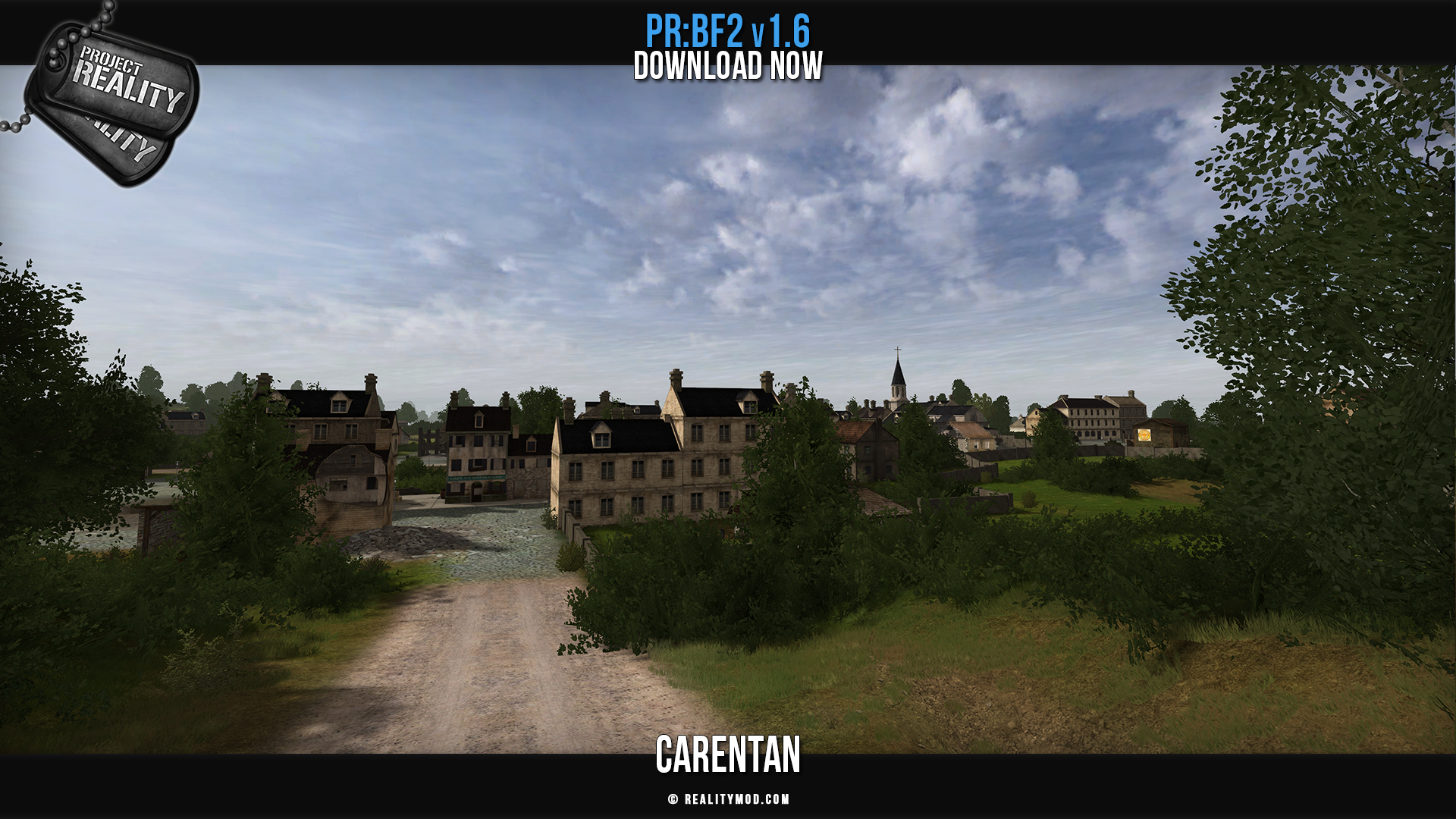Click the PR:BF2 v1.6 Download Now banner

(728, 49)
